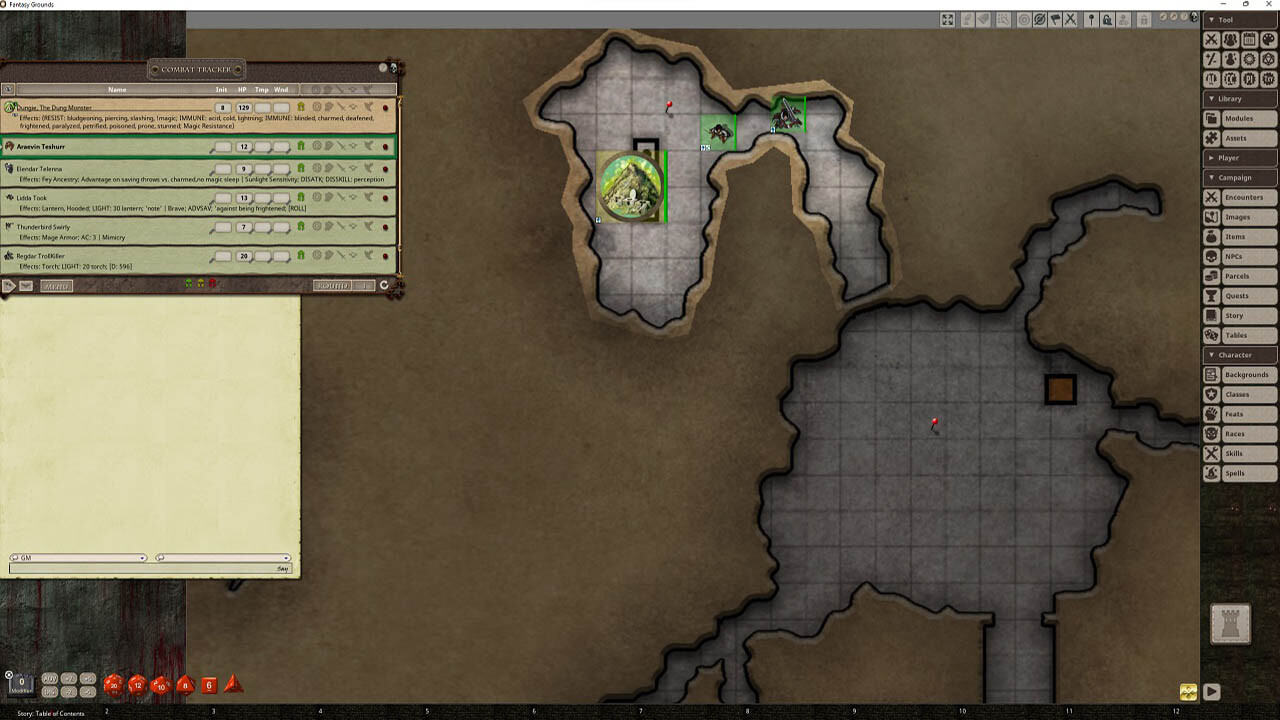The image size is (1280, 720).
Task: Click the padlock token-lock icon in the toolbar
Action: 1108,18
